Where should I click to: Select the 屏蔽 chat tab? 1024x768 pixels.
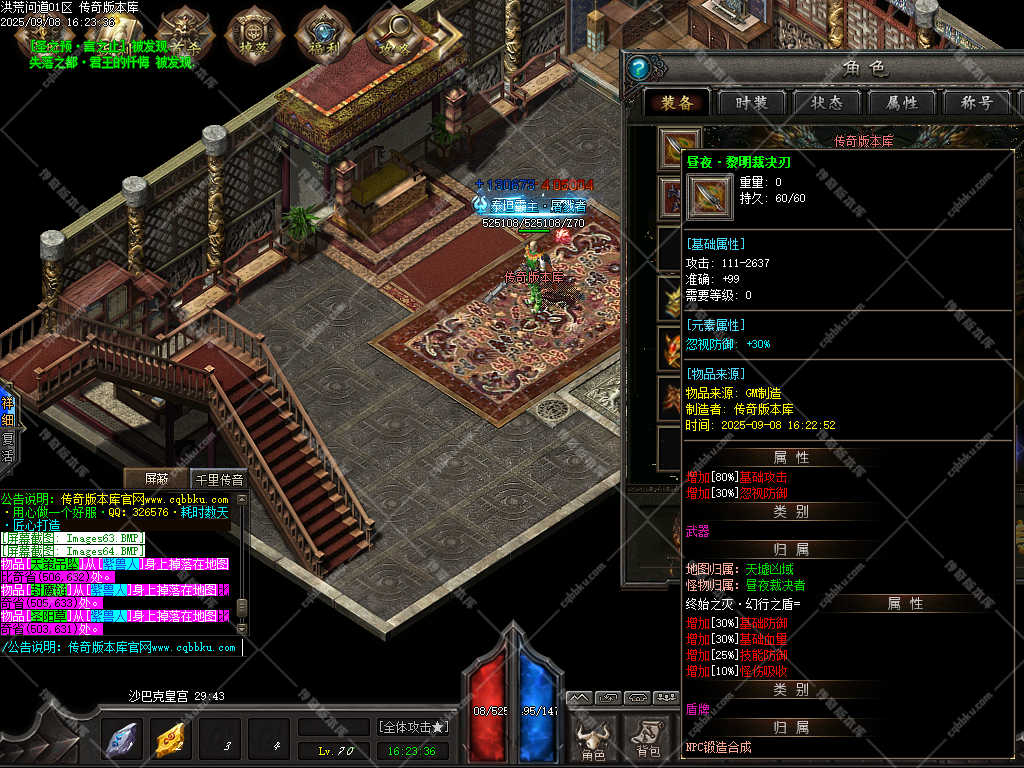click(x=157, y=479)
